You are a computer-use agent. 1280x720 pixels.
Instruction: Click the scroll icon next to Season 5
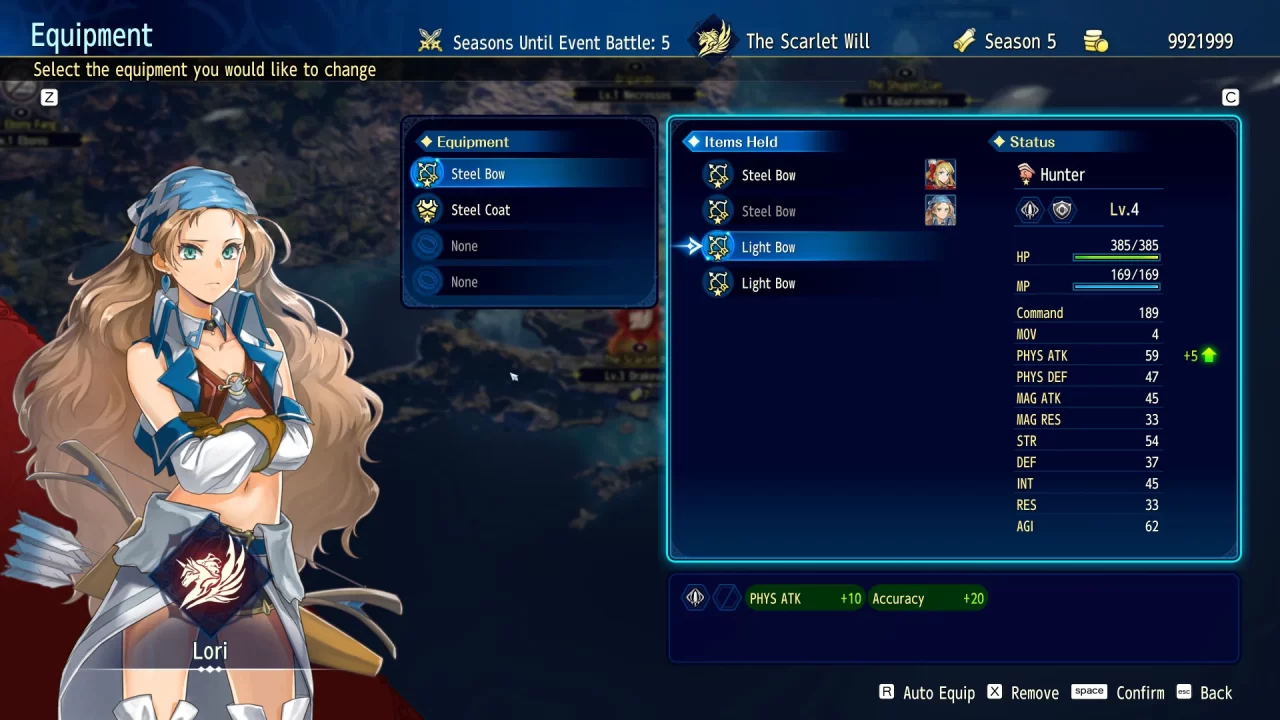pos(965,40)
